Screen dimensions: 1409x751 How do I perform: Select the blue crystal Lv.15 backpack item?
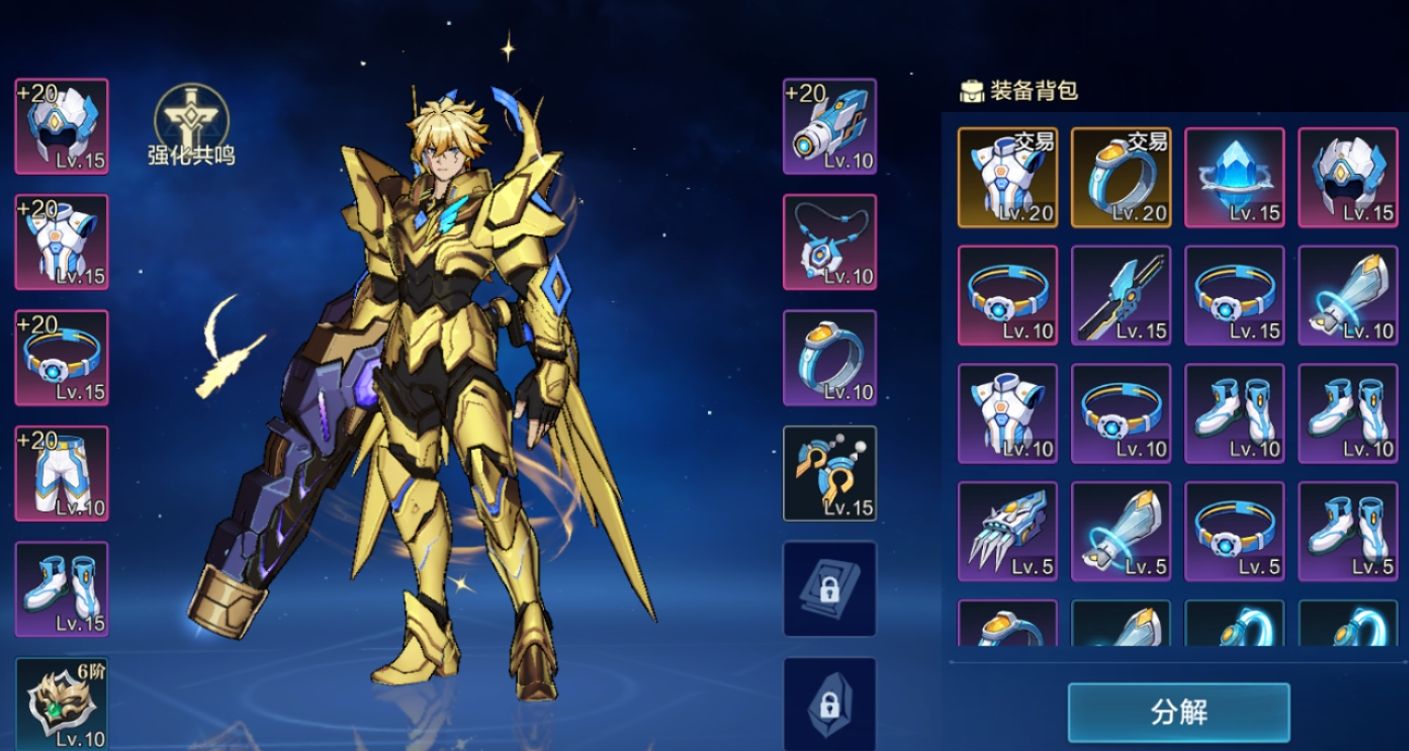1235,177
